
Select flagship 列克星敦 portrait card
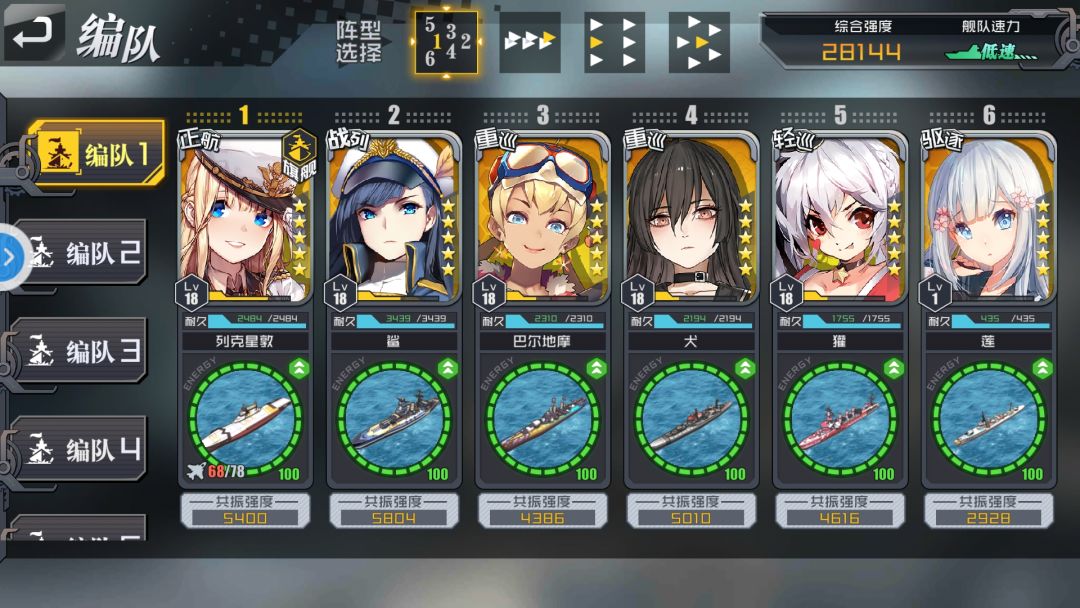click(x=244, y=218)
